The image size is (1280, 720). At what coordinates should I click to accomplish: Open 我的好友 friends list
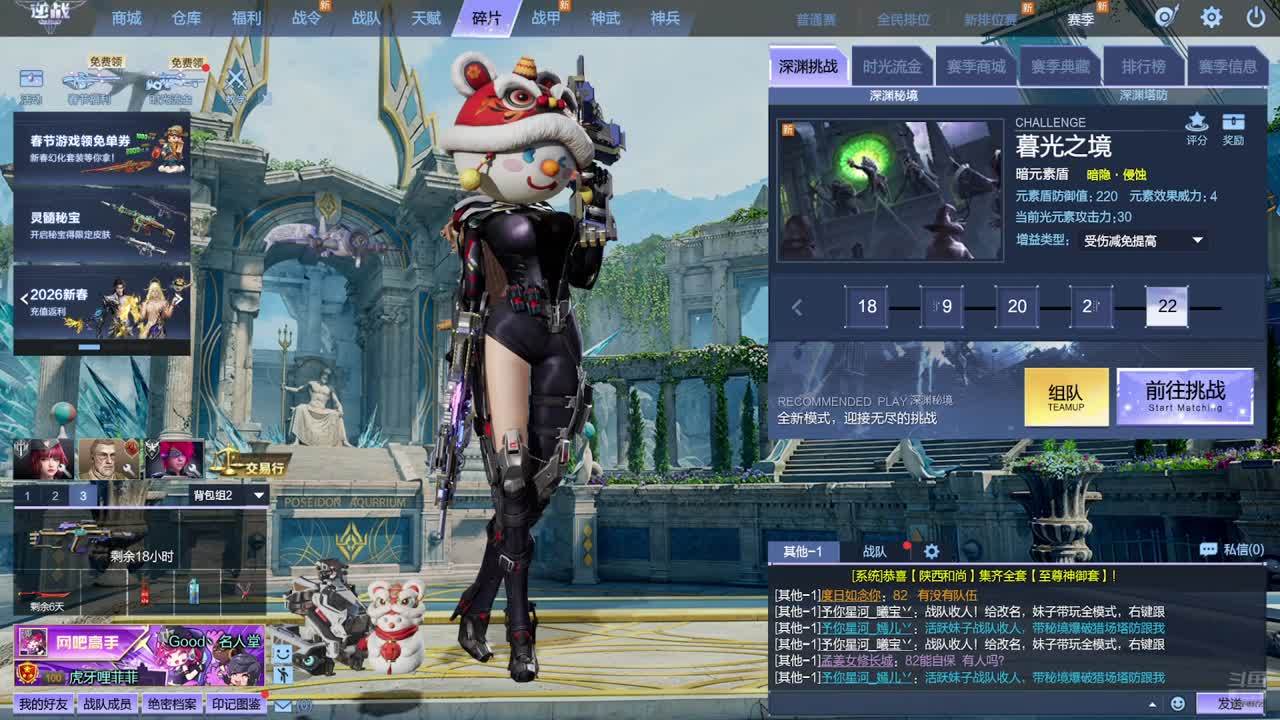point(42,704)
